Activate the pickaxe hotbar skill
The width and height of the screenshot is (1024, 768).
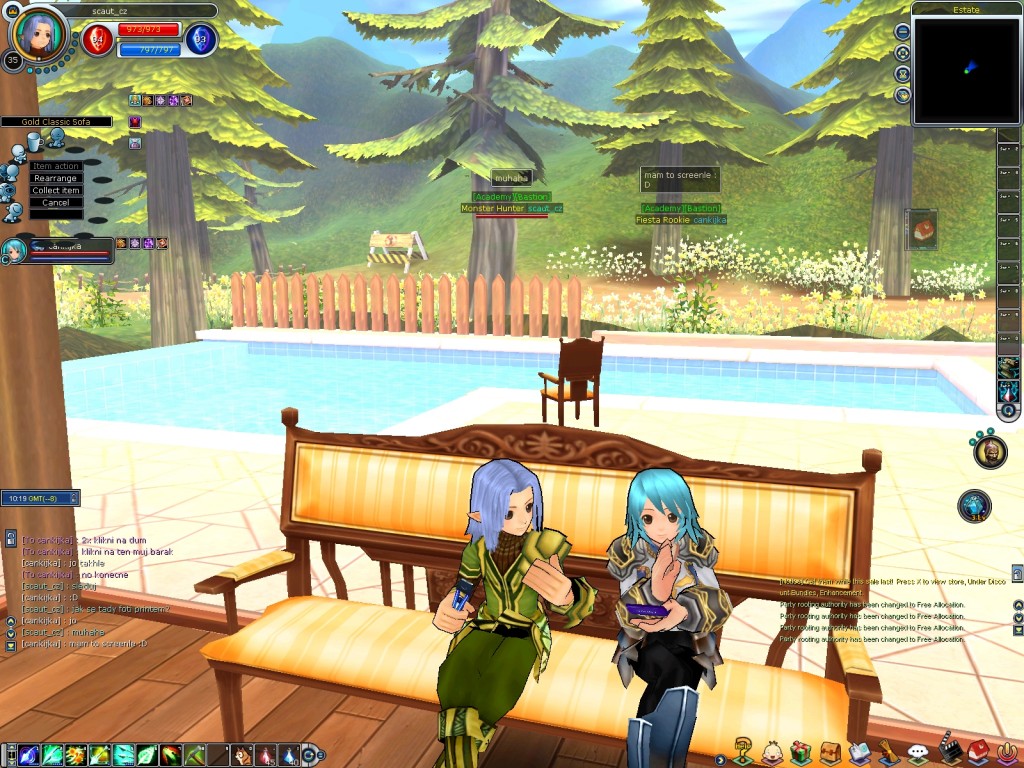195,755
